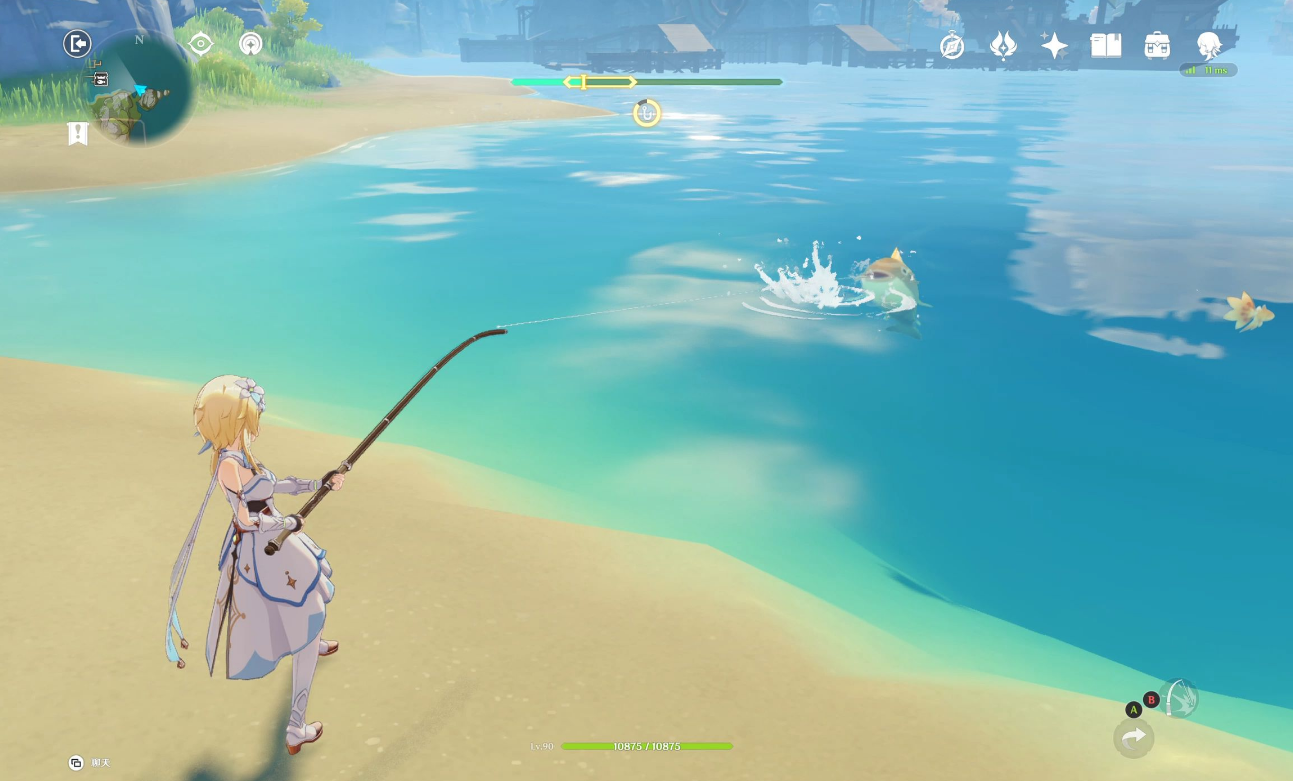This screenshot has width=1293, height=781.
Task: Open the character head Paimon menu
Action: point(1209,45)
